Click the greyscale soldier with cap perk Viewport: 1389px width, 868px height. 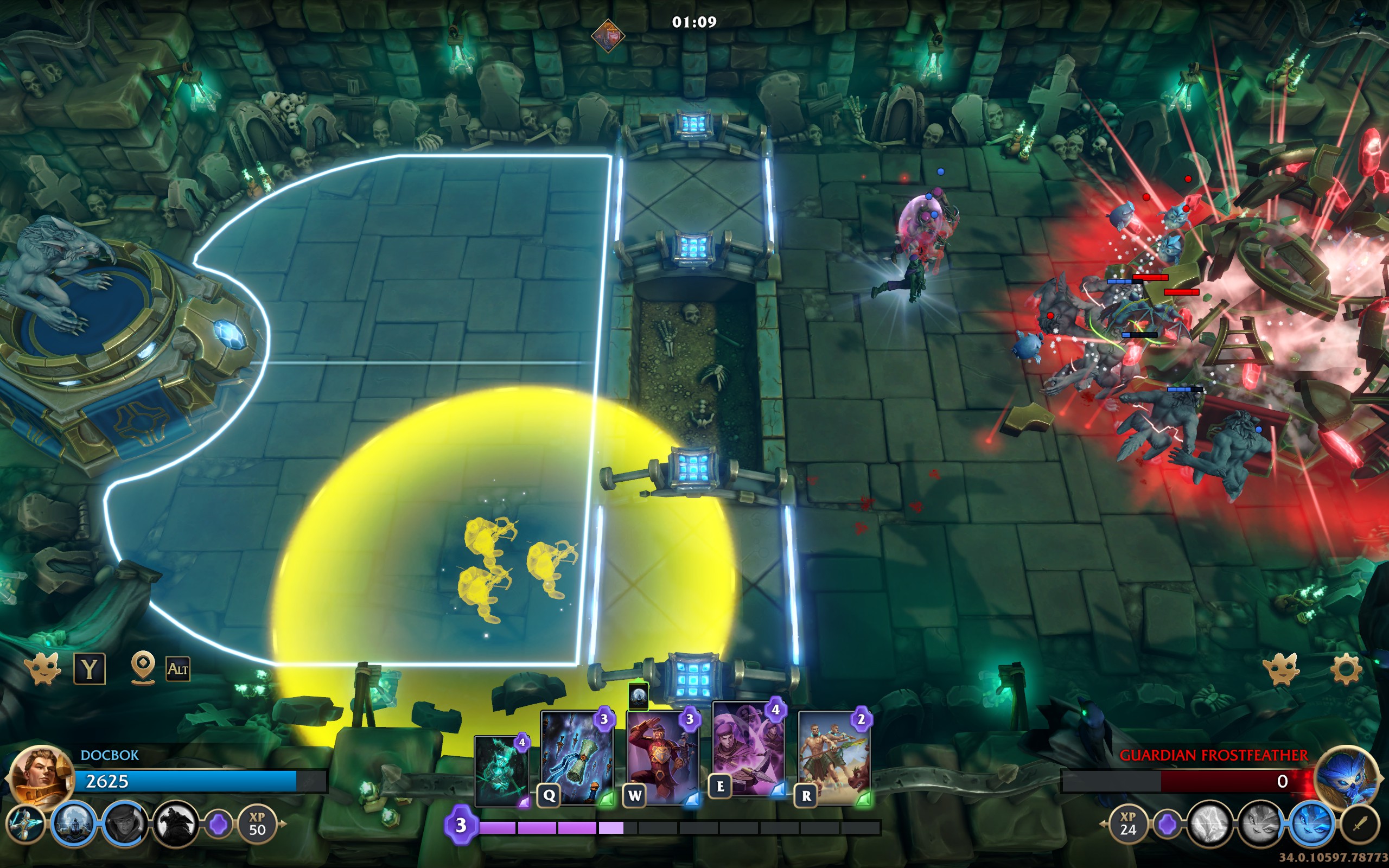[x=124, y=825]
